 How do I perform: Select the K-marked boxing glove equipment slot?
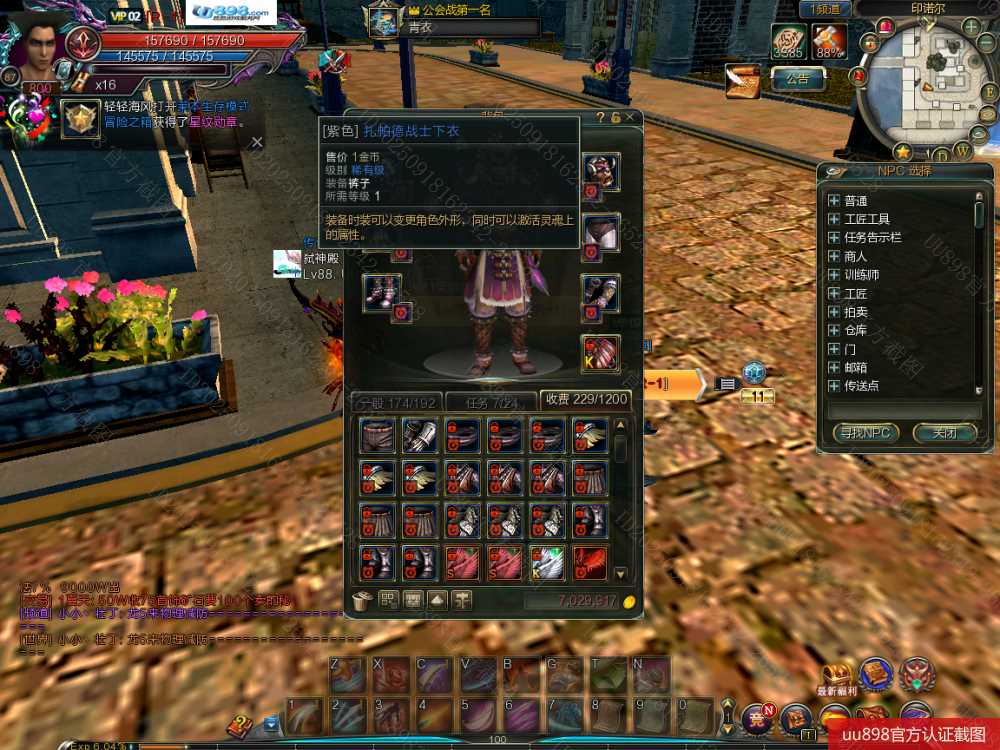click(x=600, y=354)
